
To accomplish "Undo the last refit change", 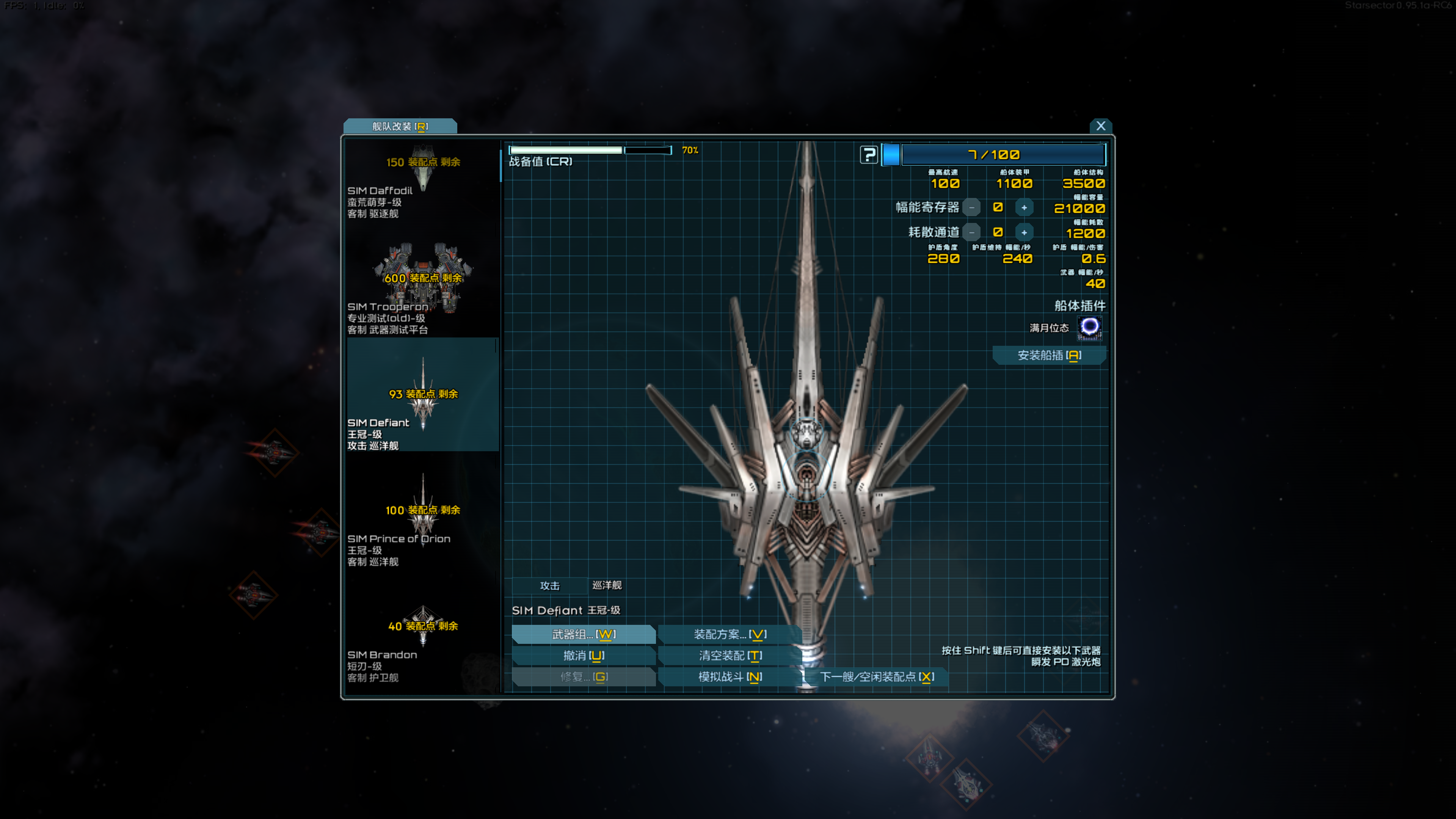I will (583, 656).
